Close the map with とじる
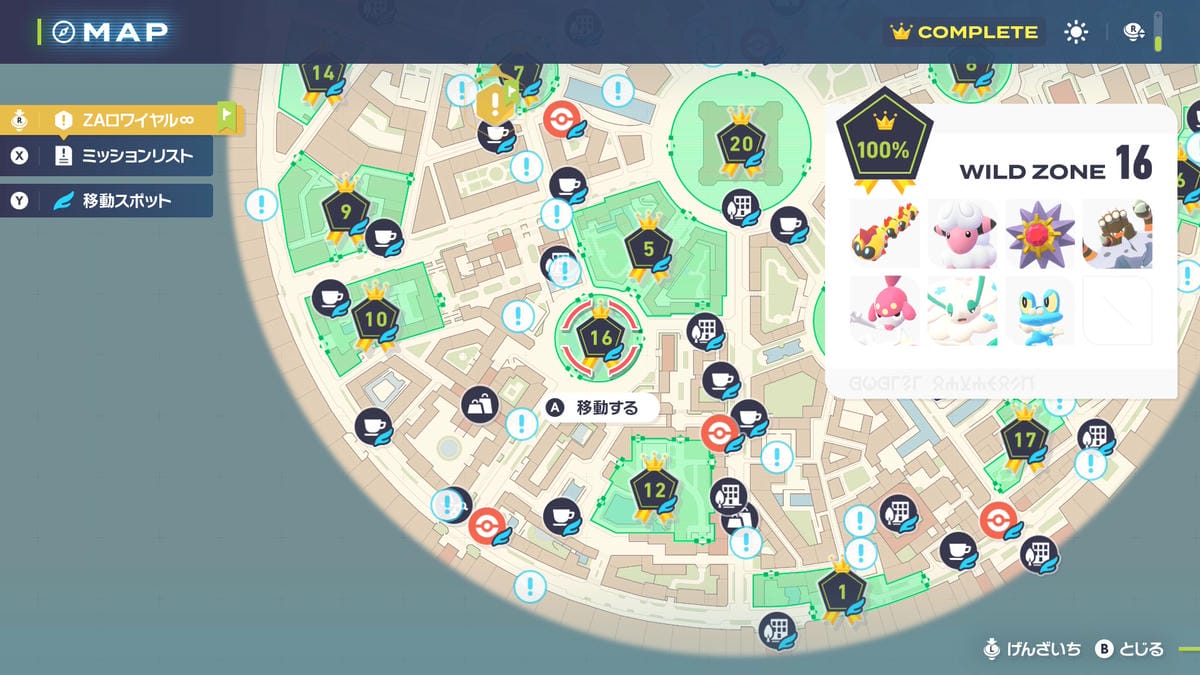This screenshot has height=675, width=1200. click(1130, 650)
